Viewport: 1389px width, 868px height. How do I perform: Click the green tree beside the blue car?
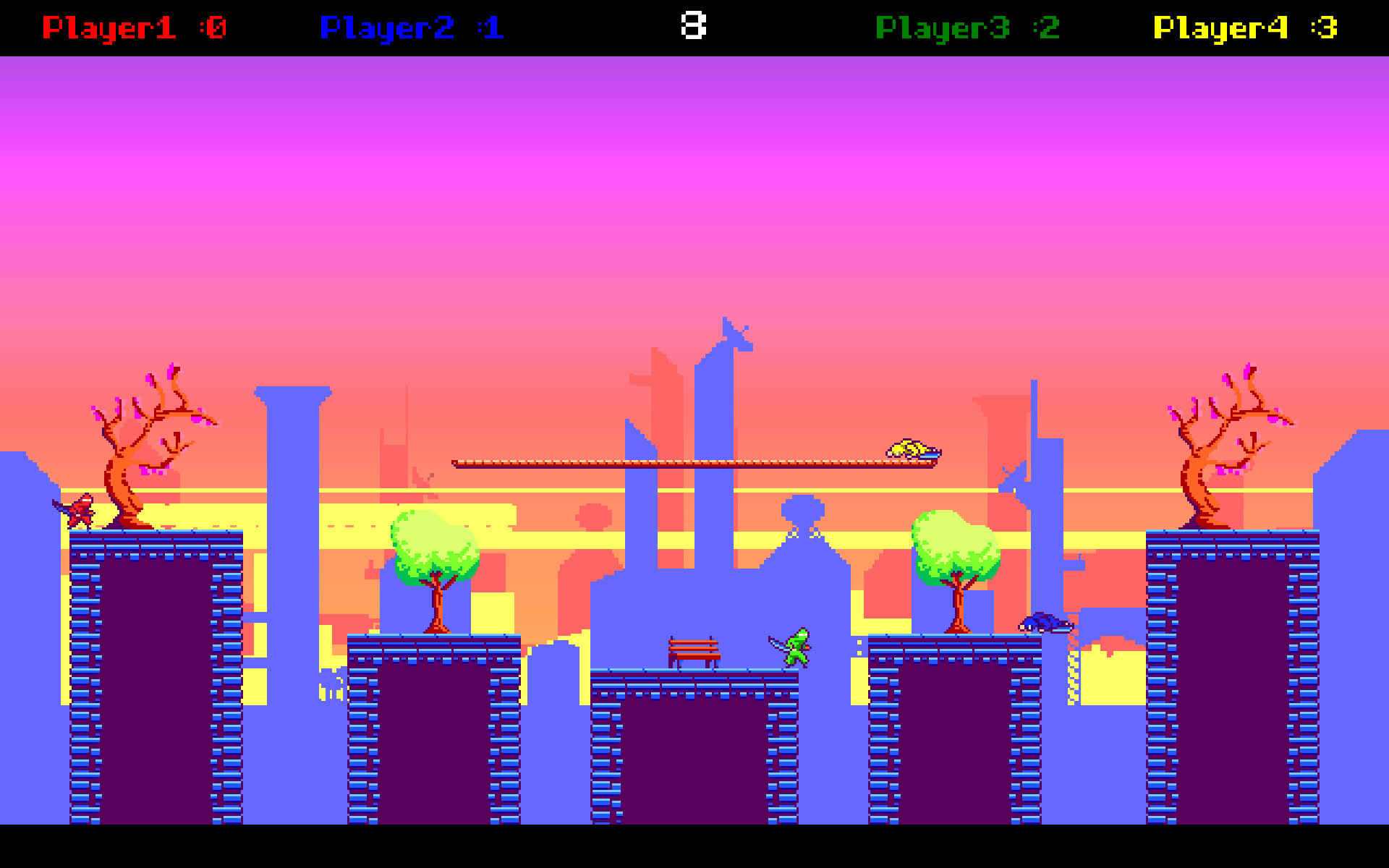[x=955, y=550]
